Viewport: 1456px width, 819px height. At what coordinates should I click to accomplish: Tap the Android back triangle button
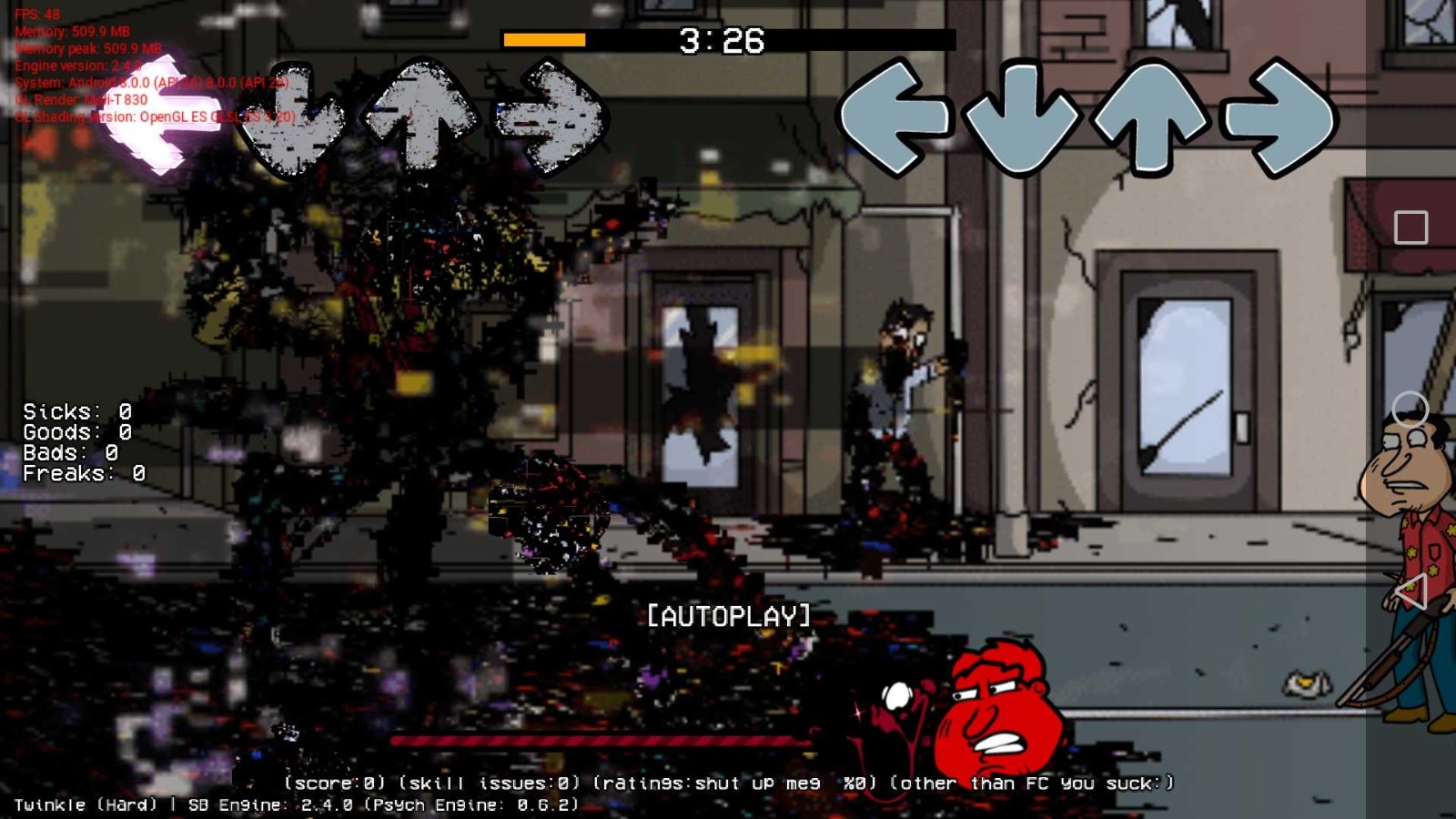tap(1410, 592)
